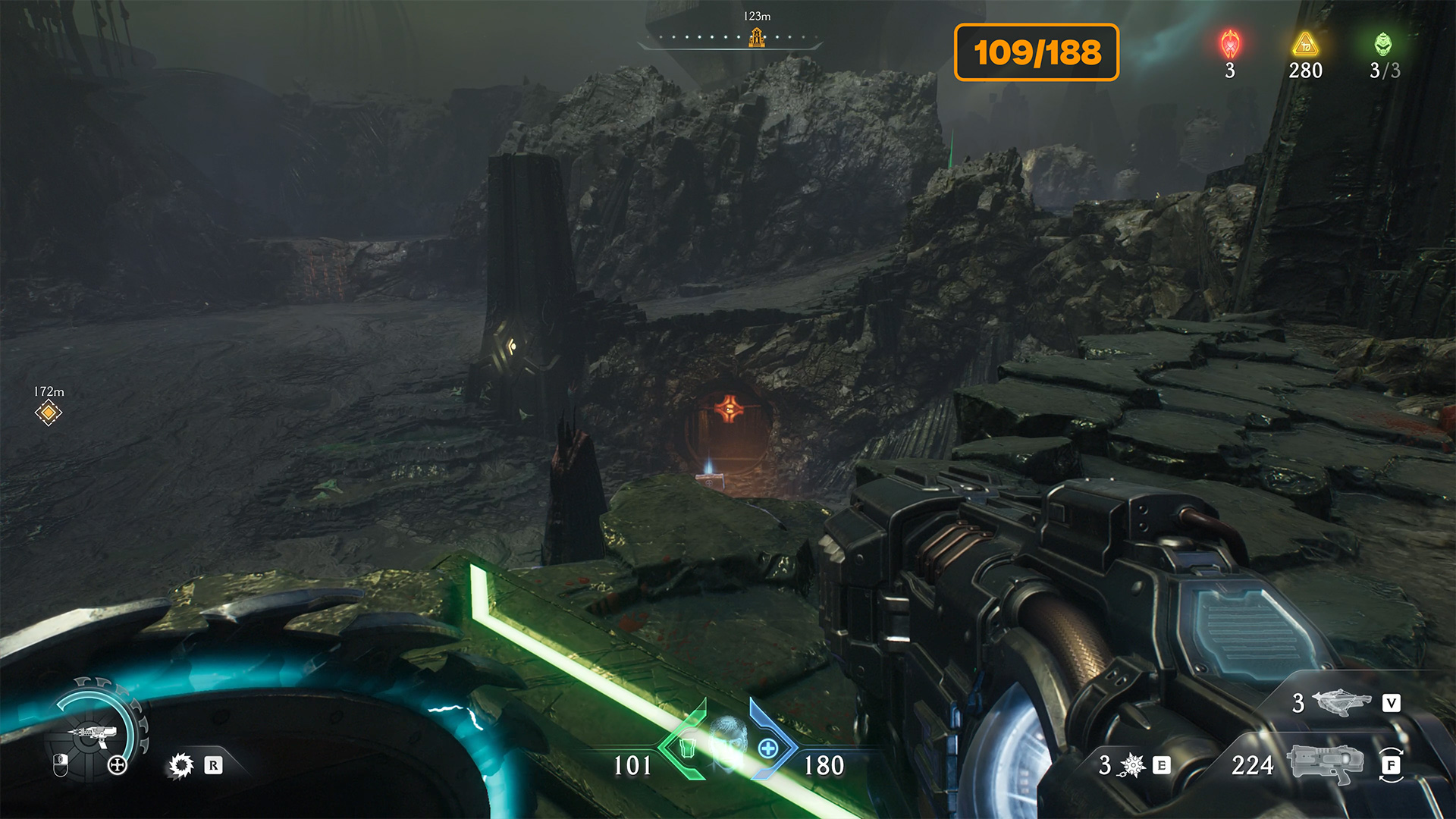Select the equipped weapon icon beside 224
Viewport: 1456px width, 819px height.
(x=1324, y=764)
